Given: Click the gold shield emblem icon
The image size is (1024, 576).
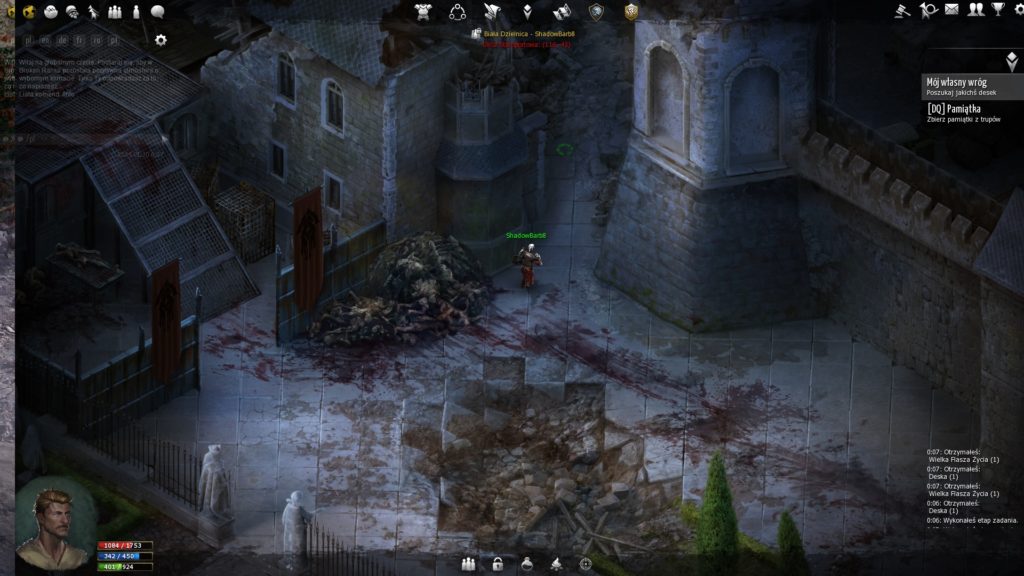Looking at the screenshot, I should pos(631,11).
